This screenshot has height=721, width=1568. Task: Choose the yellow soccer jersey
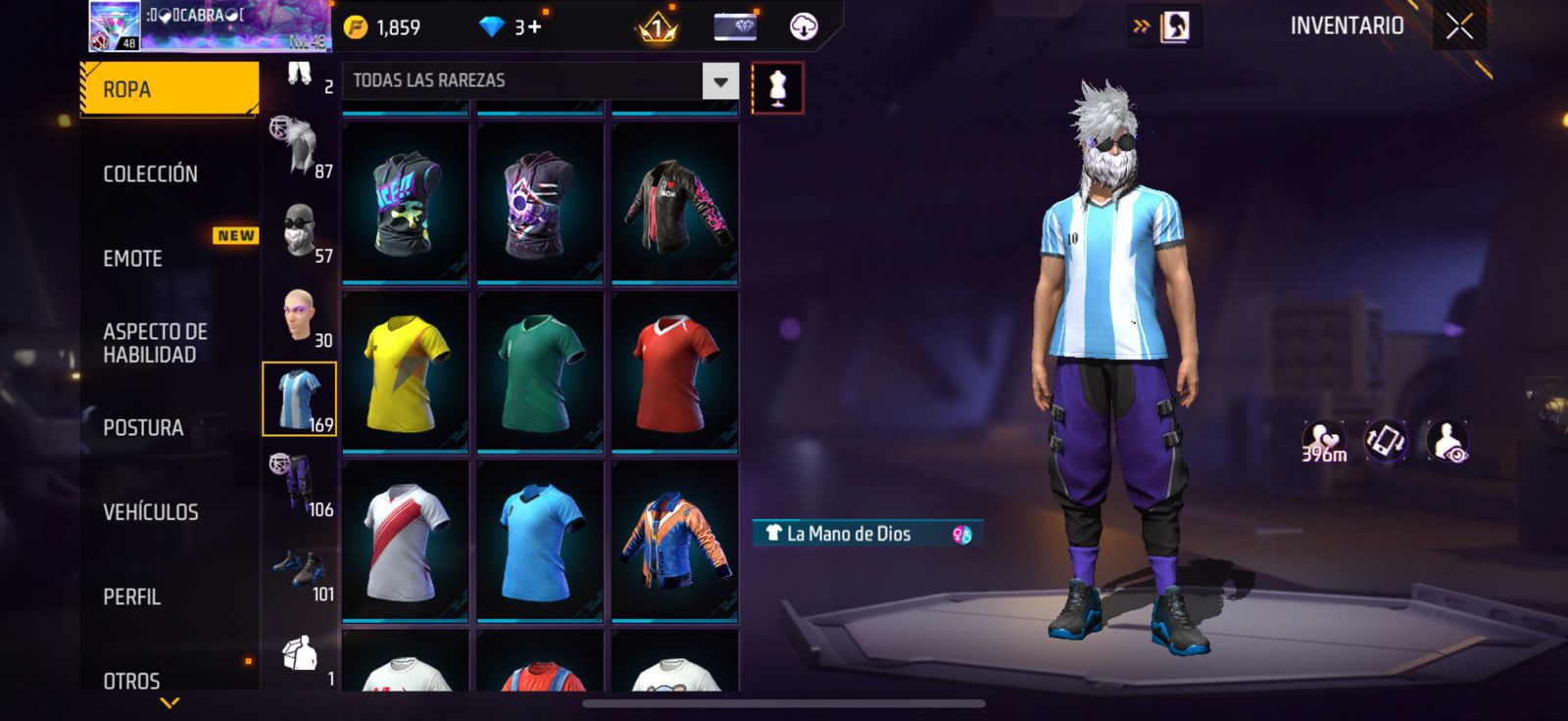click(x=406, y=372)
